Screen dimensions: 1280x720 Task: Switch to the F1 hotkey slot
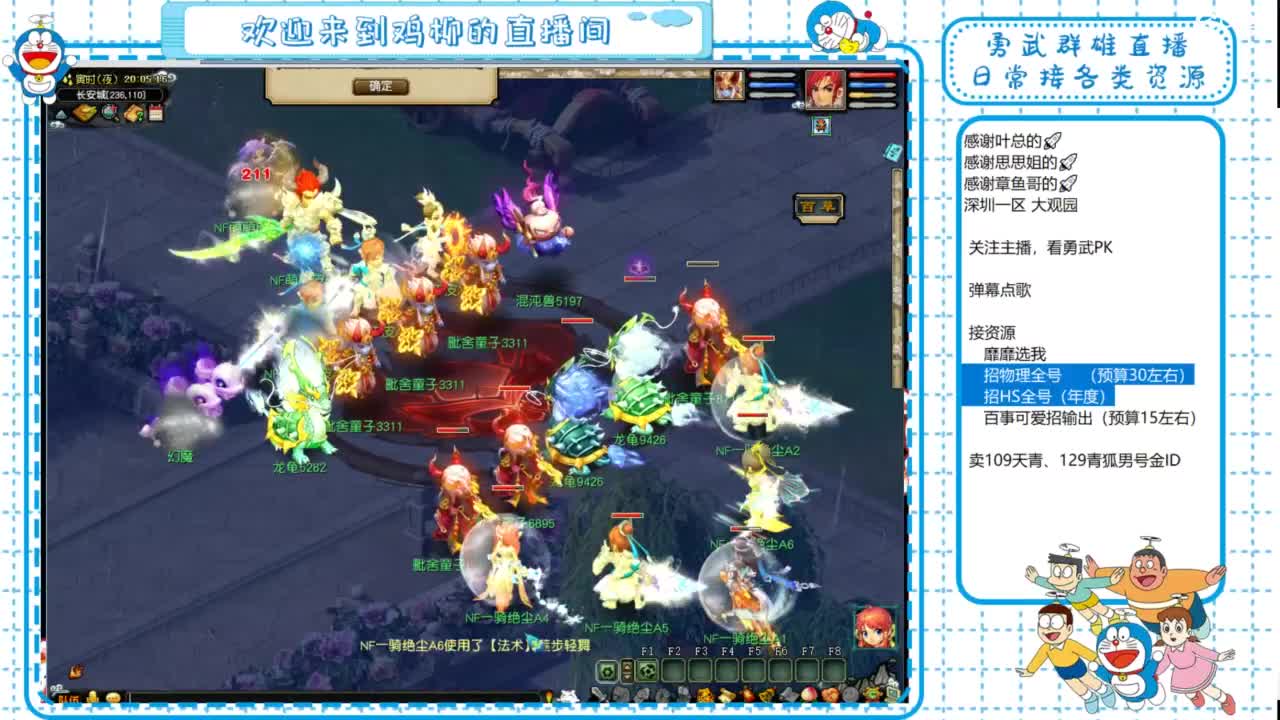tap(647, 670)
